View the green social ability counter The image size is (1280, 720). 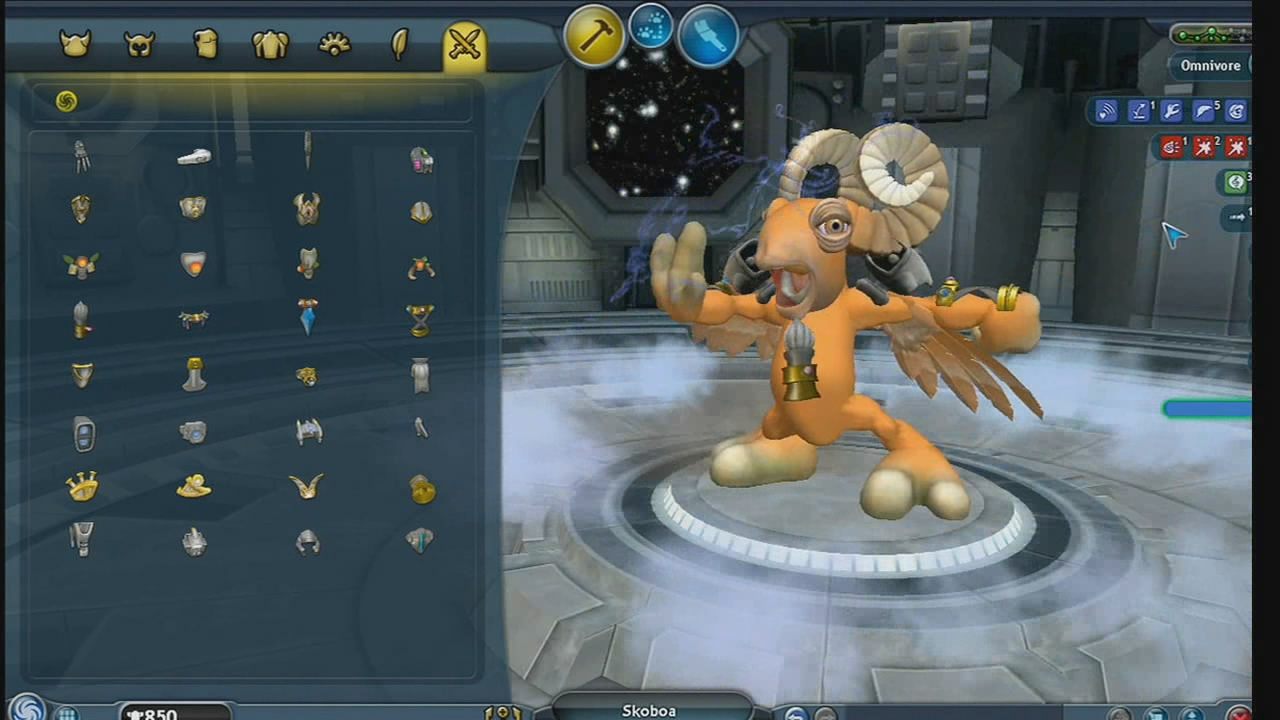click(x=1236, y=182)
